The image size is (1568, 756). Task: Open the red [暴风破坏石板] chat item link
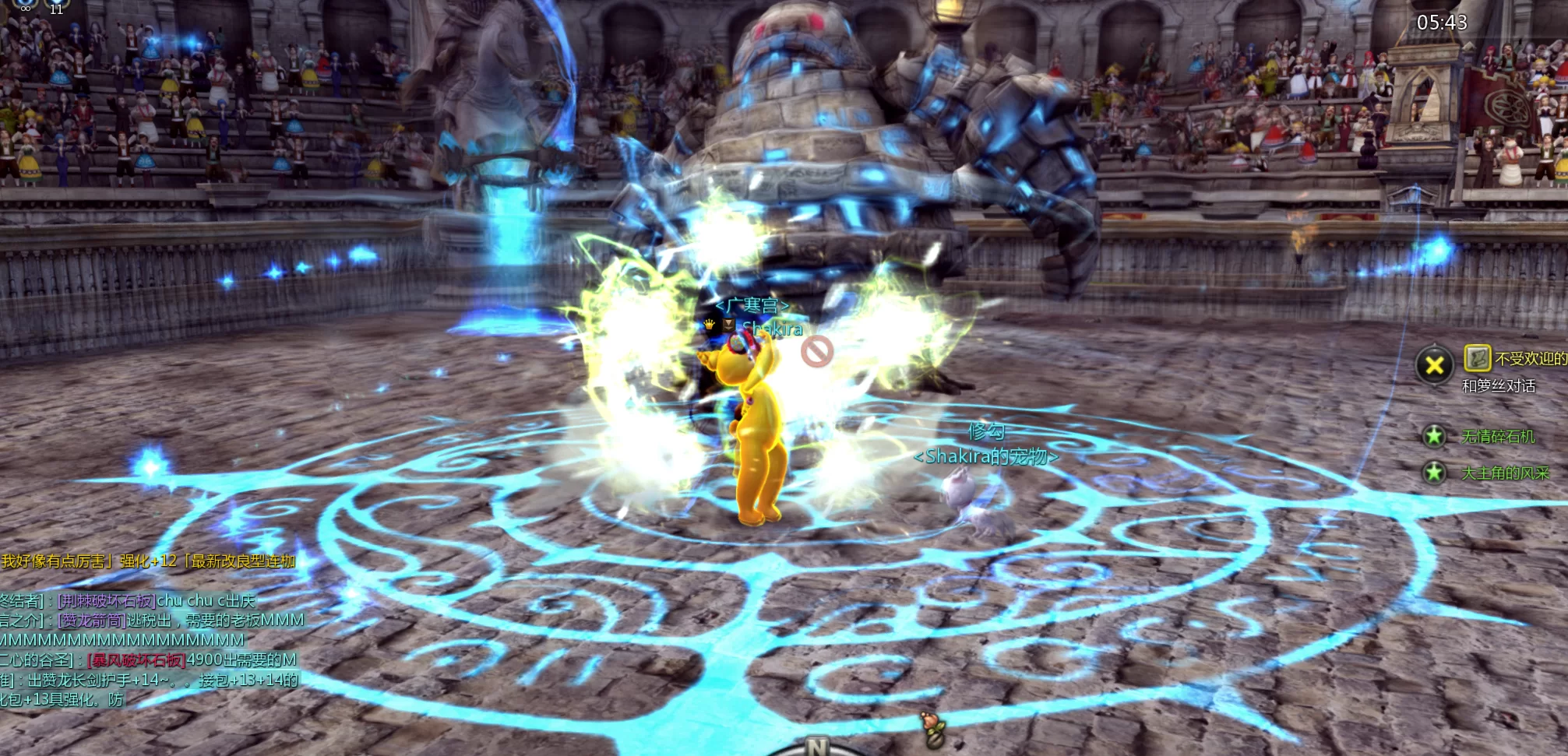coord(137,660)
